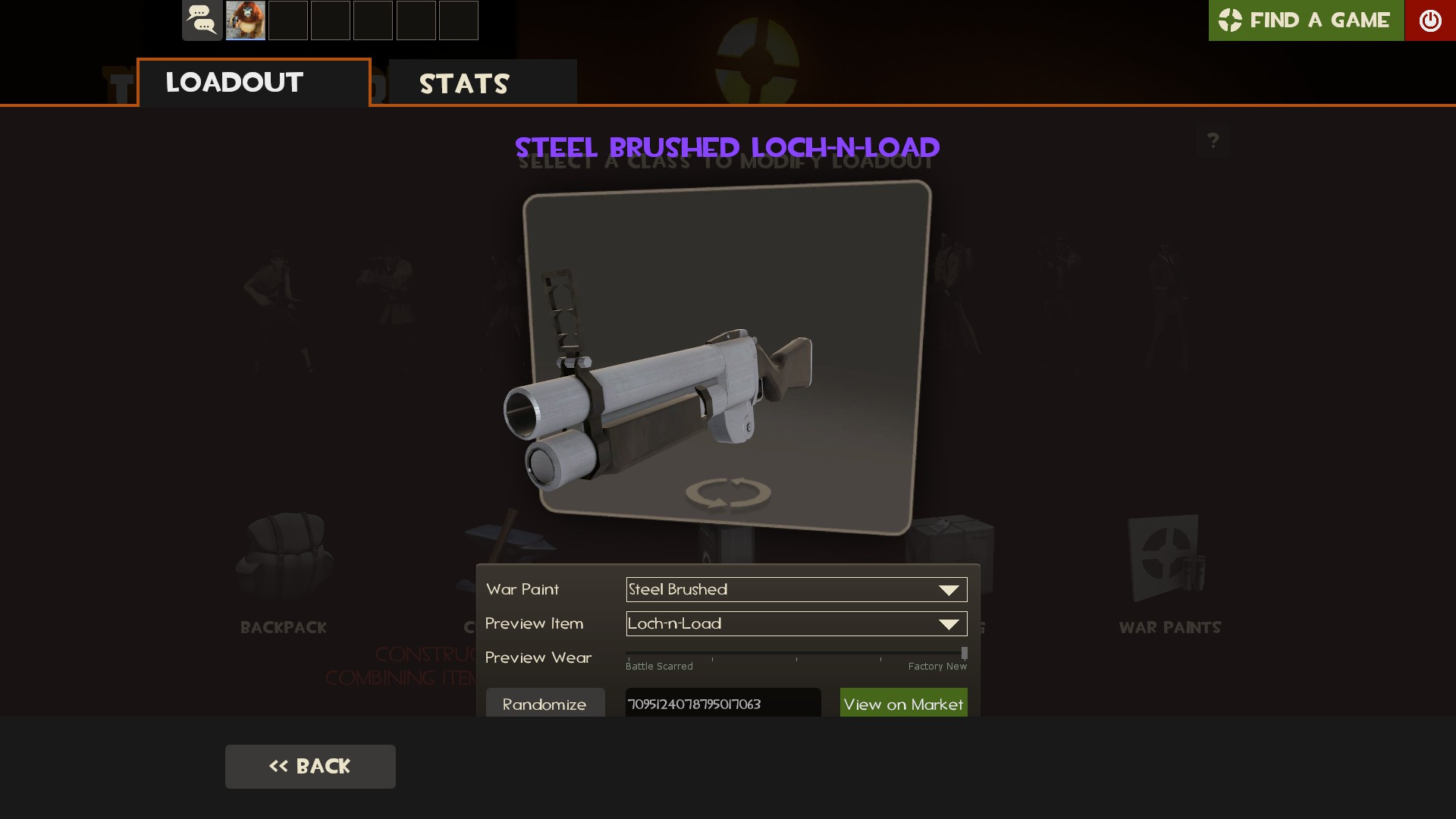Click the power/quit icon top right
Viewport: 1456px width, 819px height.
(1431, 20)
